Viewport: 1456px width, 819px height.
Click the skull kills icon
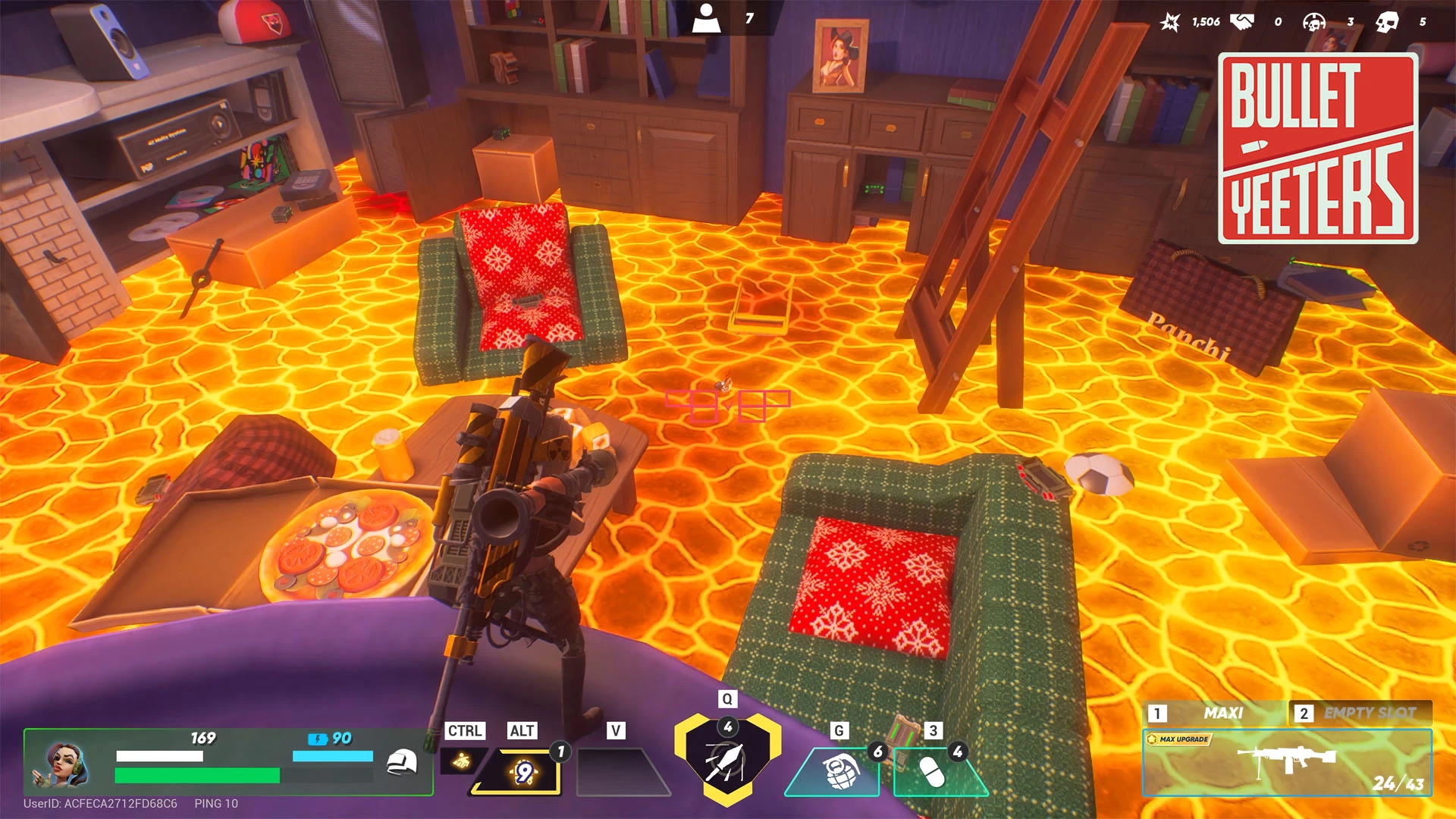click(x=1387, y=22)
